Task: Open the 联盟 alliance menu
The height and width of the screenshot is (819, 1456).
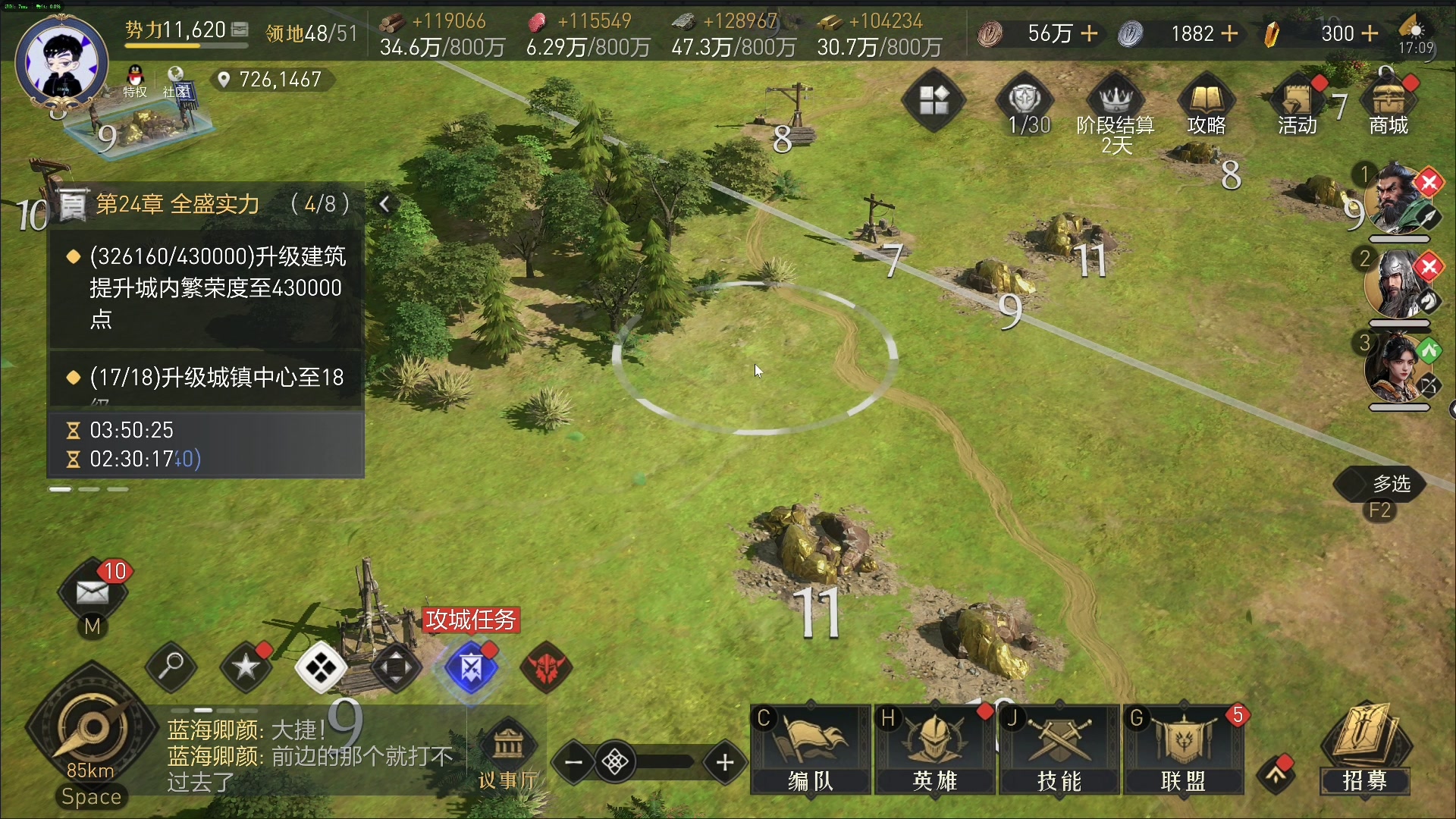Action: (x=1183, y=749)
